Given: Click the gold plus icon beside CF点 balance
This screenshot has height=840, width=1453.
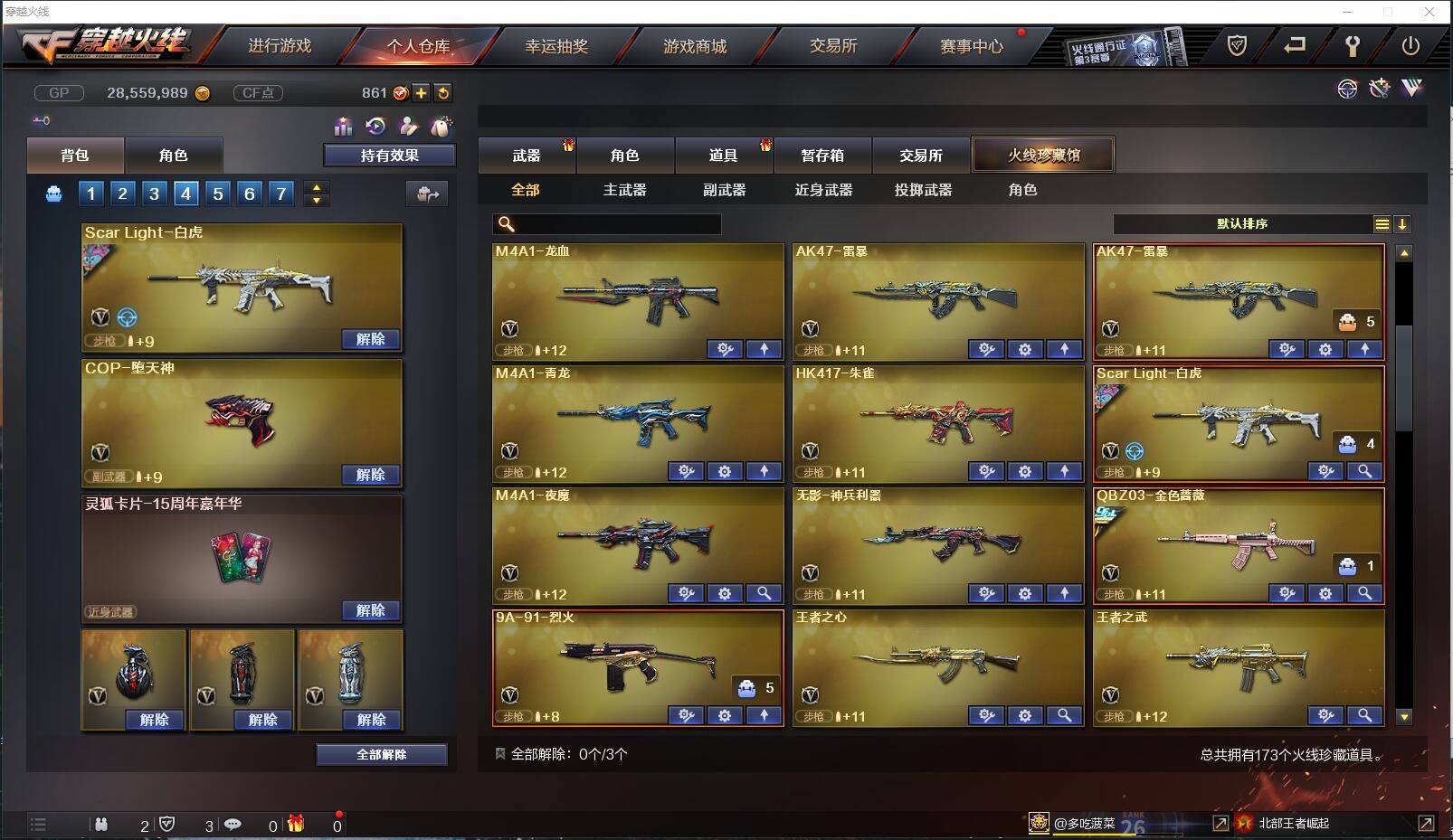Looking at the screenshot, I should [421, 92].
